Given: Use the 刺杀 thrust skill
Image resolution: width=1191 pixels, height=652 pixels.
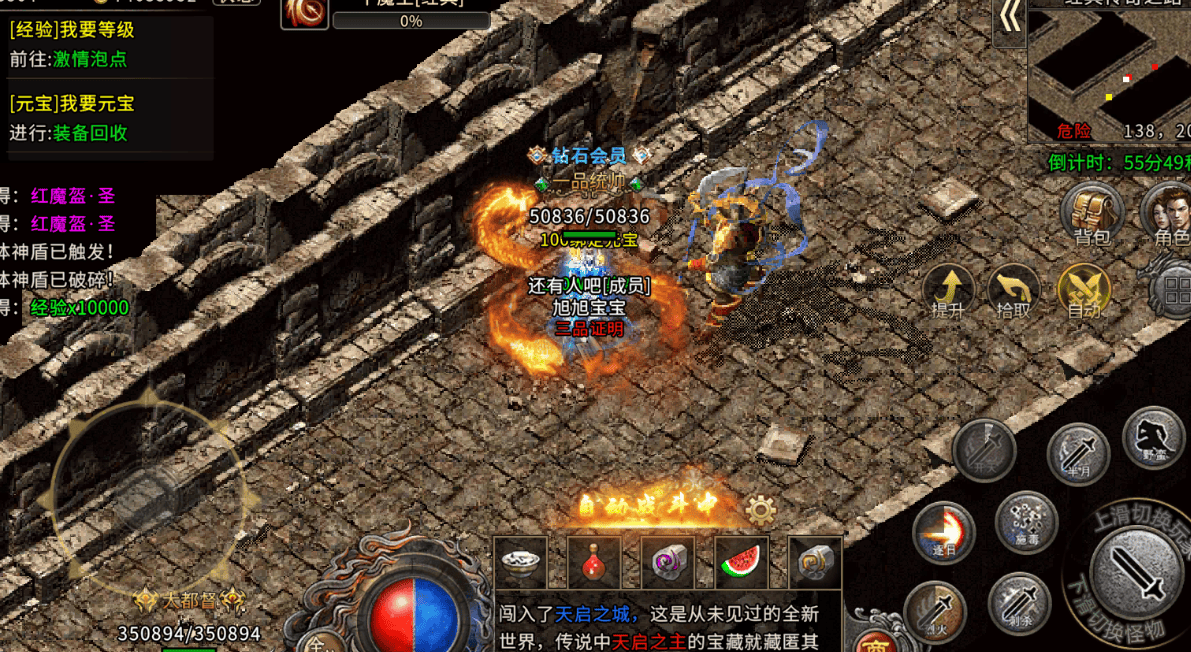Looking at the screenshot, I should point(1019,603).
